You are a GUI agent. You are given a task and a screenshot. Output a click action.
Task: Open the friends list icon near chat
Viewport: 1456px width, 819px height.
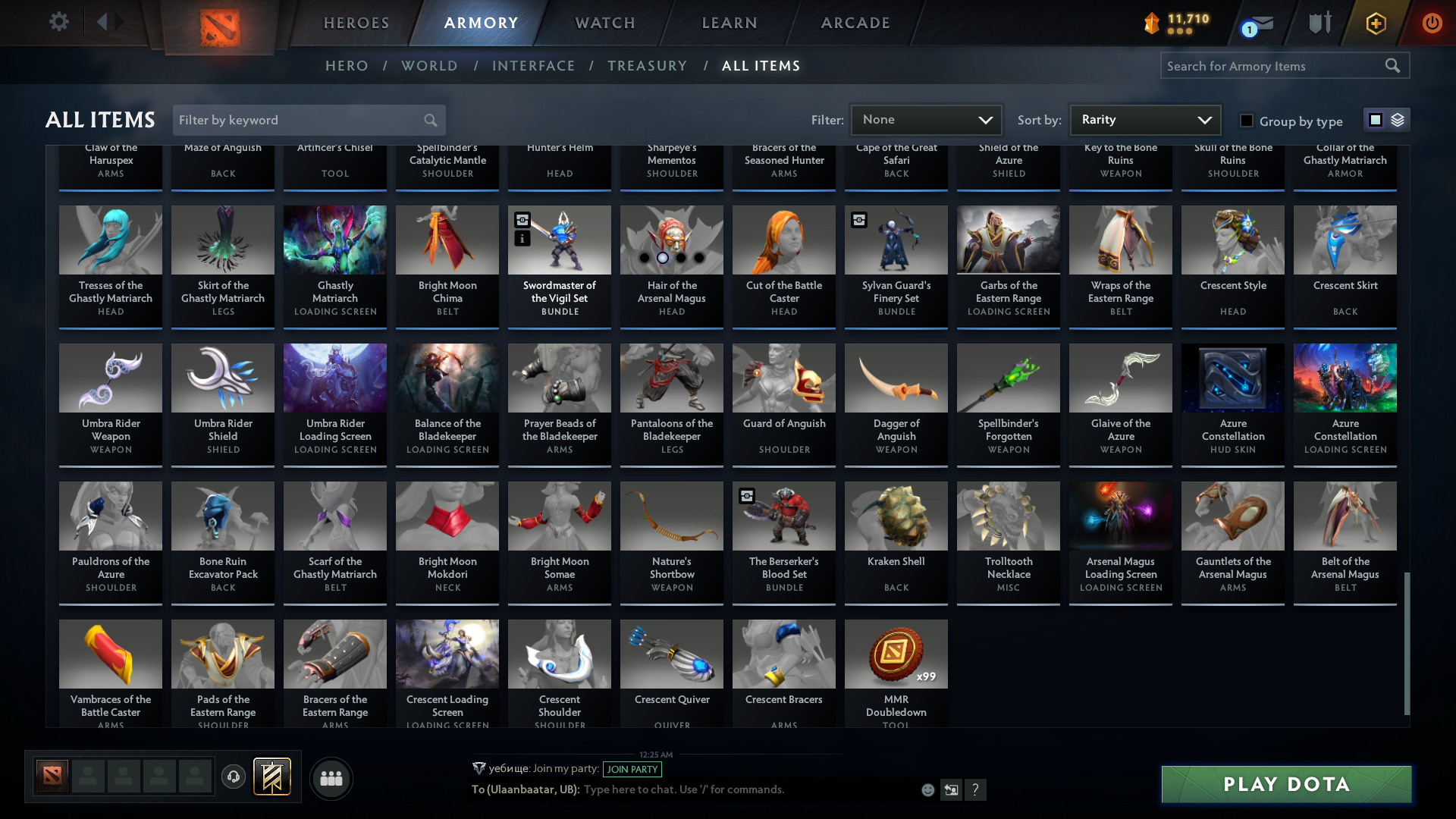pos(330,778)
